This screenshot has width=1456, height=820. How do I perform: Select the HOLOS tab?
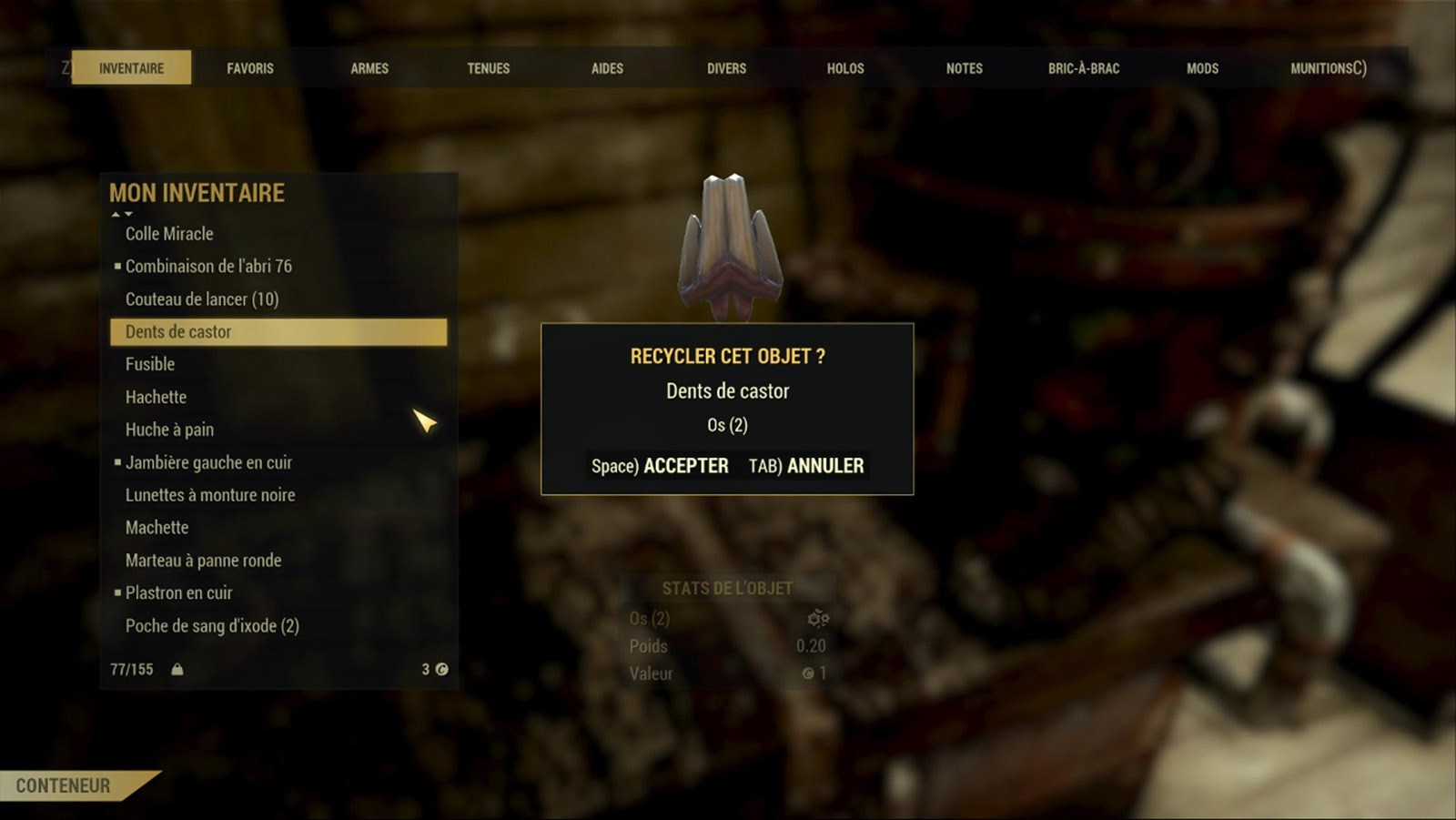845,68
